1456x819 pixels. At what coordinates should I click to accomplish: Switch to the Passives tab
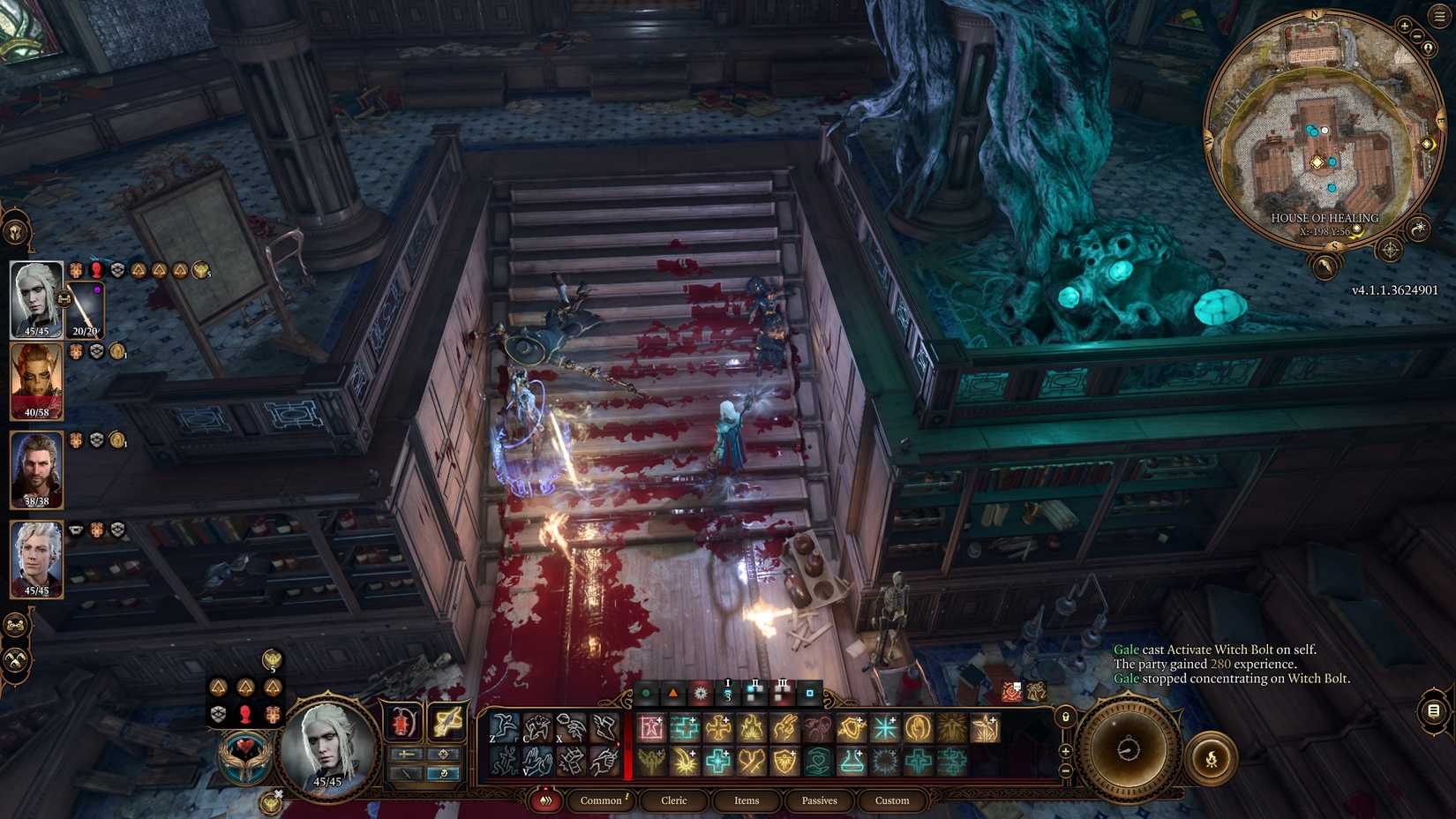point(820,800)
